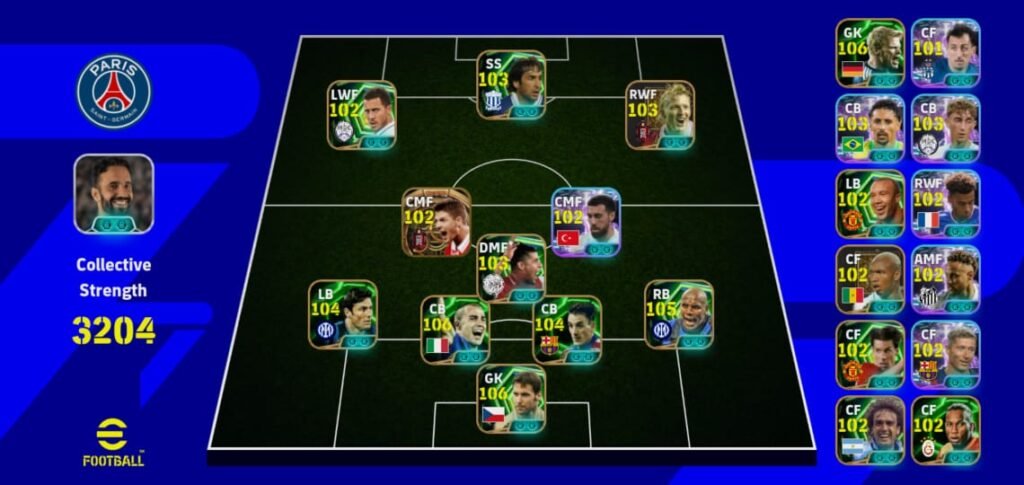The width and height of the screenshot is (1024, 485).
Task: Select the bench CB with Brazil flag
Action: pyautogui.click(x=870, y=128)
